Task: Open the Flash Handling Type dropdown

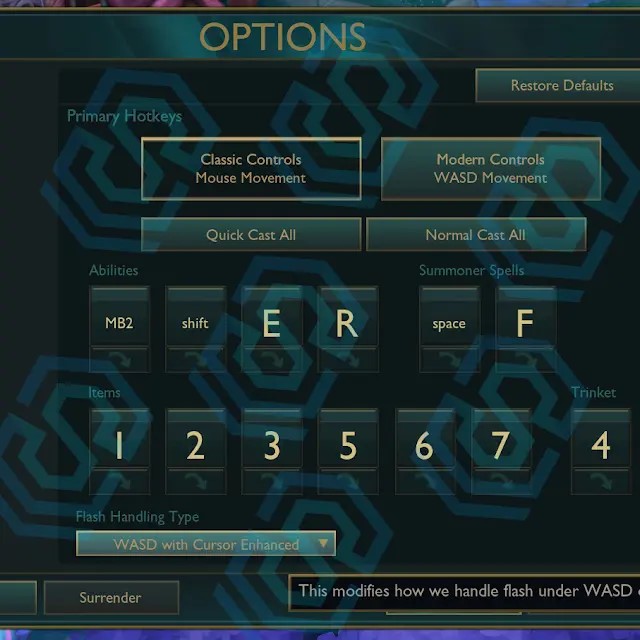Action: point(206,545)
